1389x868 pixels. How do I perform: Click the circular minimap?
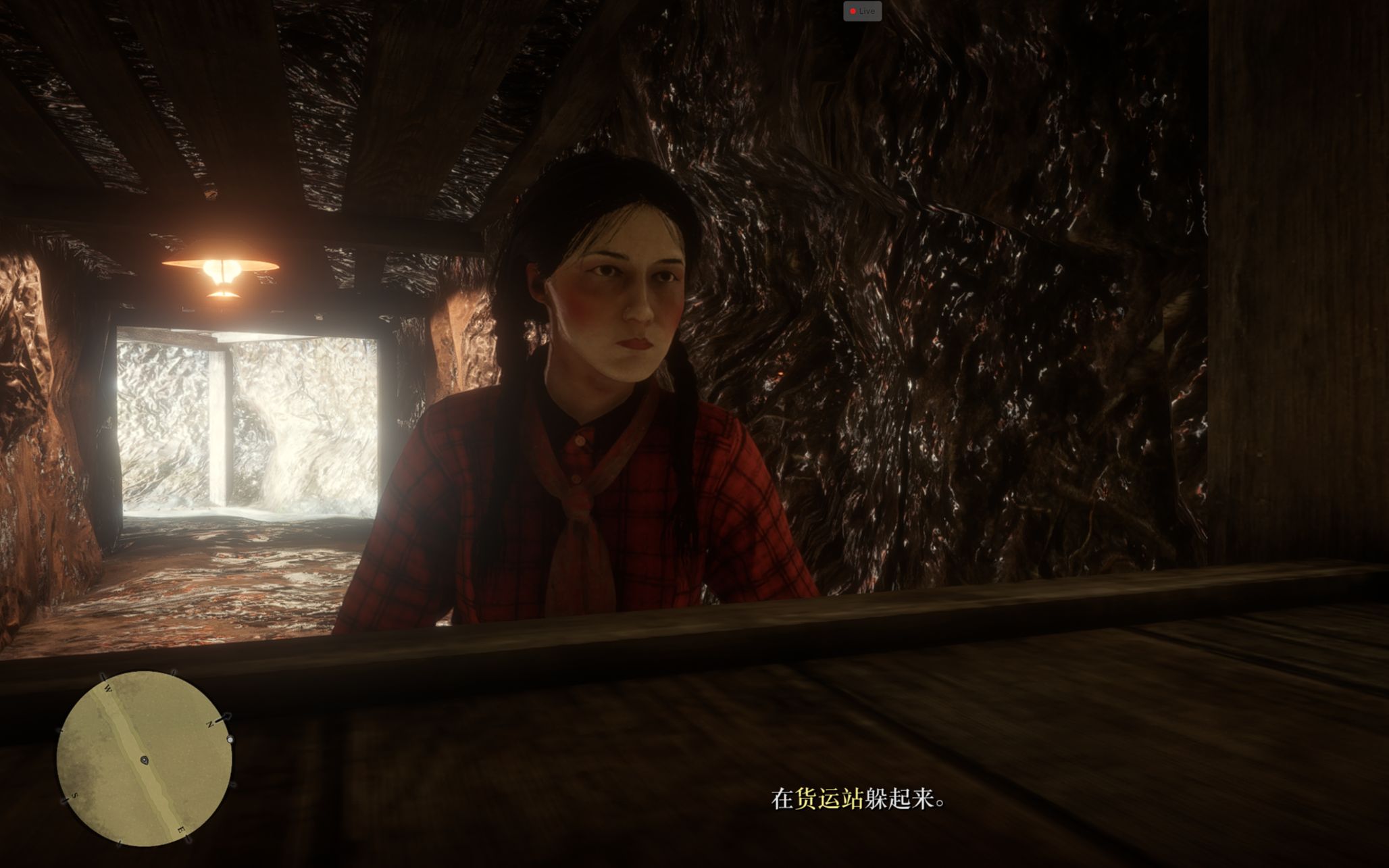pyautogui.click(x=145, y=758)
